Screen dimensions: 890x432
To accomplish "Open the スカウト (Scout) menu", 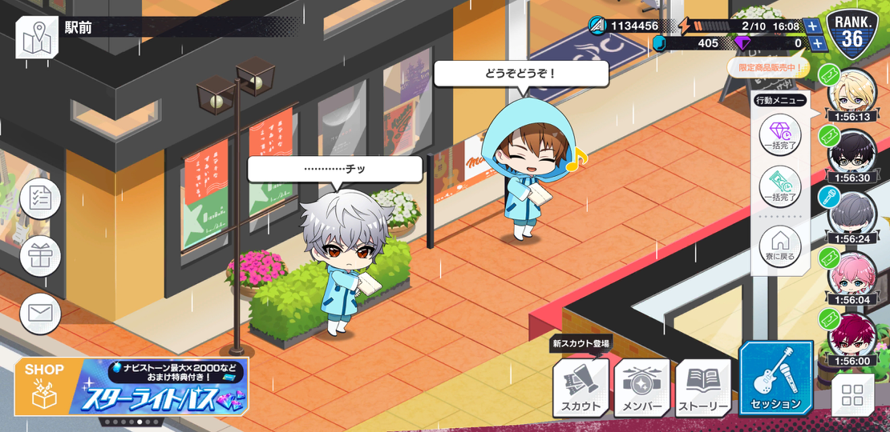I will pyautogui.click(x=581, y=388).
